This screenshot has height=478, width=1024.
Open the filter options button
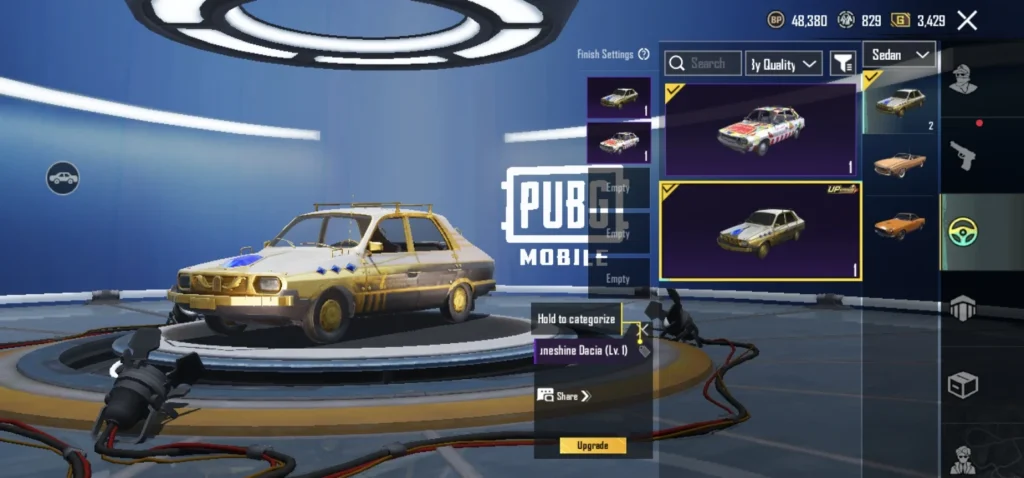click(843, 64)
